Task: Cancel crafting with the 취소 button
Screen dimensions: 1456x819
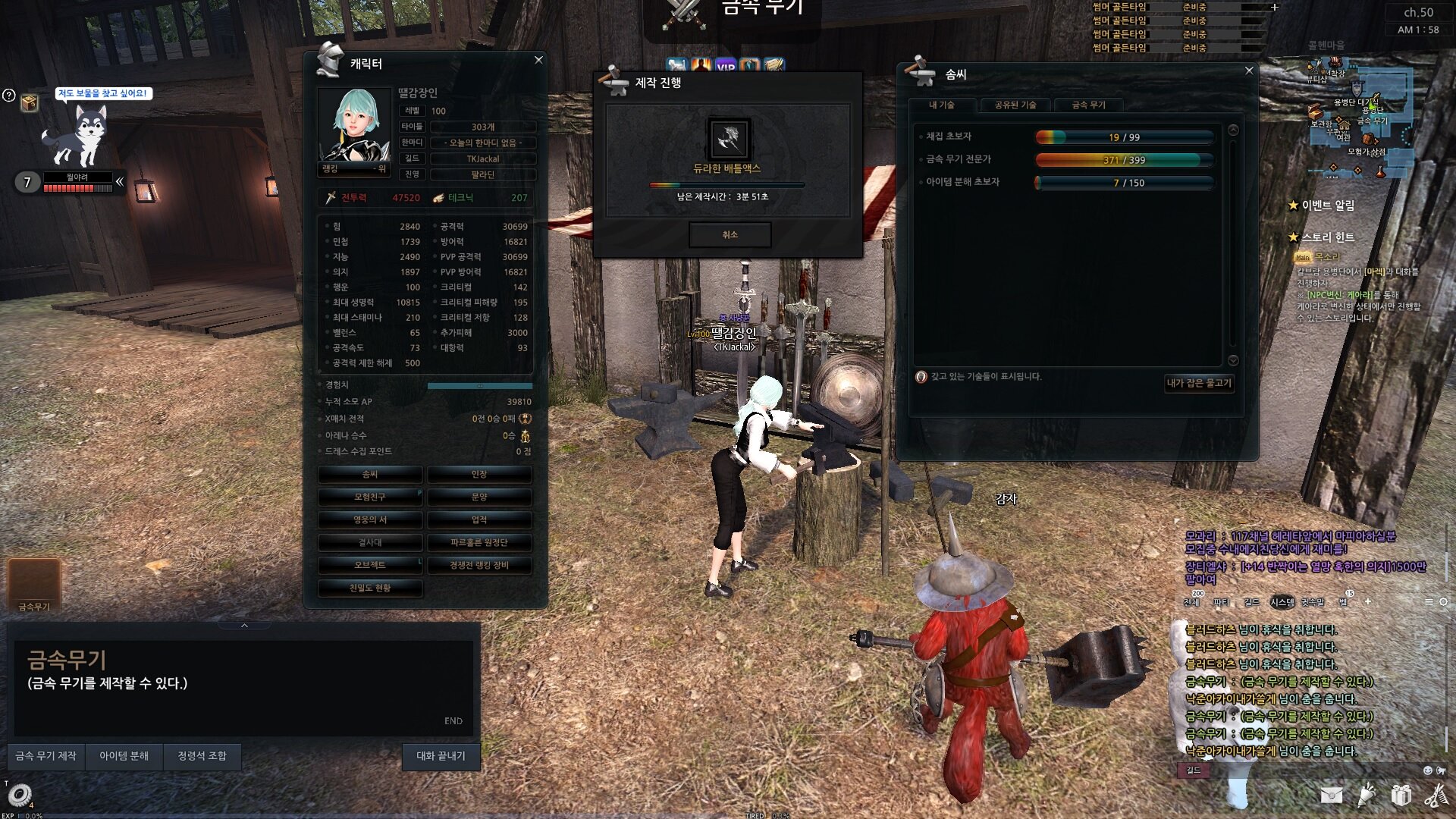Action: (x=730, y=235)
